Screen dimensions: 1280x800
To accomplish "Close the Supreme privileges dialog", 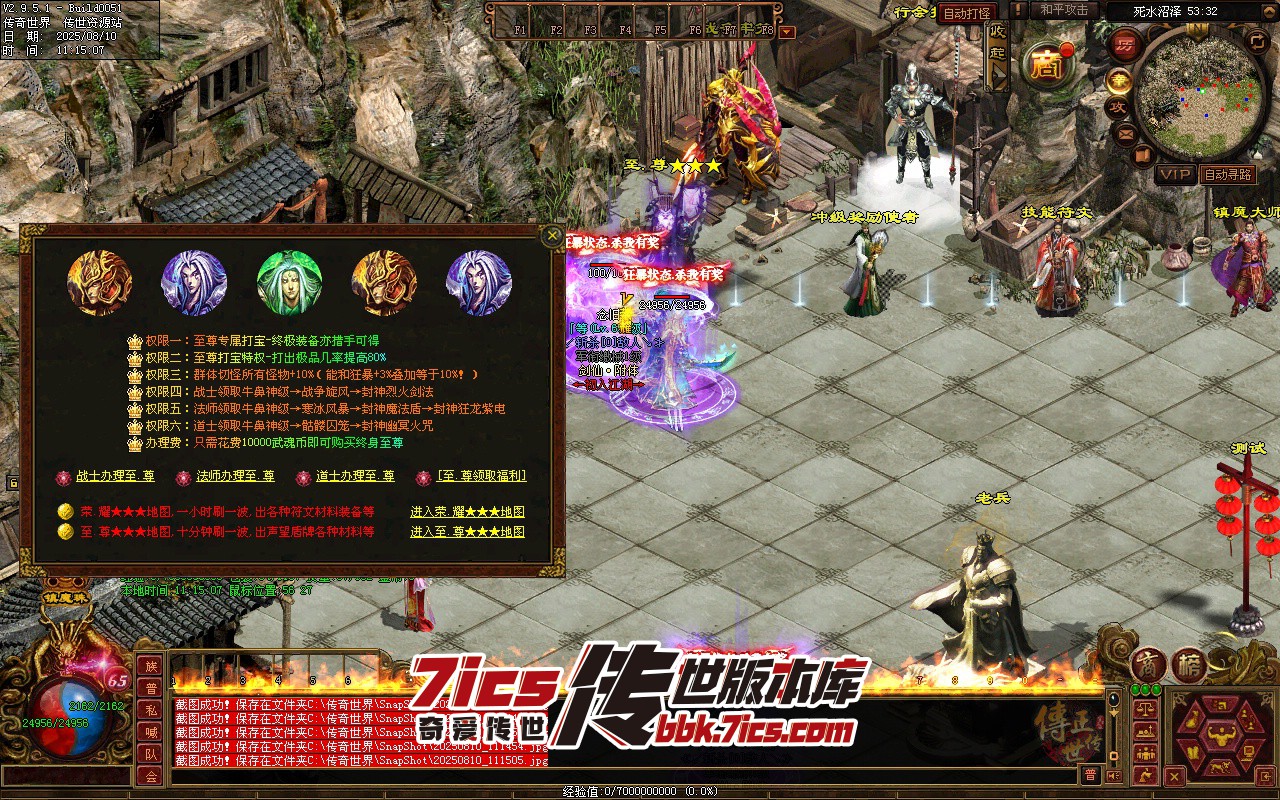I will point(553,236).
